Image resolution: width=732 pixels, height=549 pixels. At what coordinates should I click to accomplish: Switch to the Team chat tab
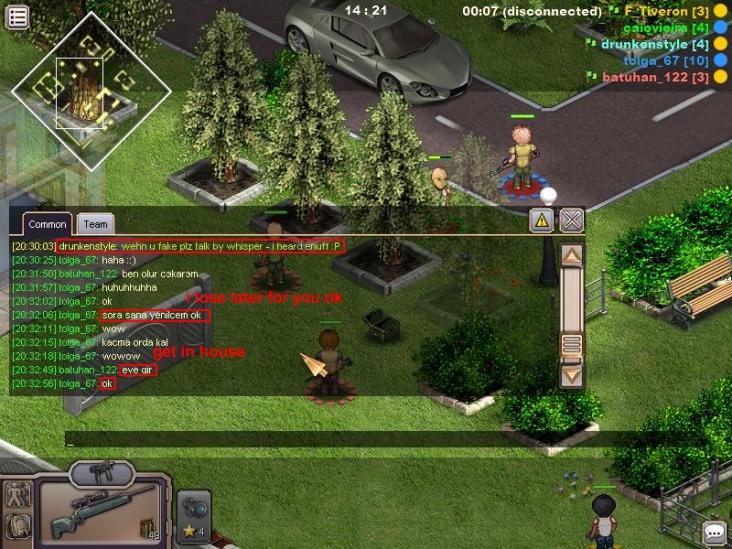click(x=95, y=225)
